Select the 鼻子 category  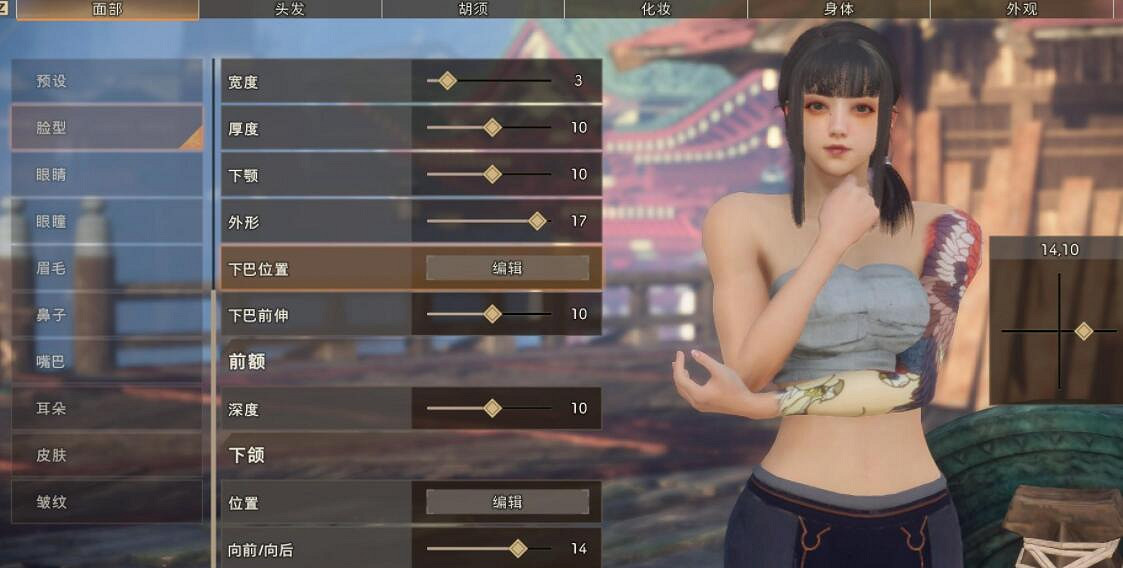point(106,315)
